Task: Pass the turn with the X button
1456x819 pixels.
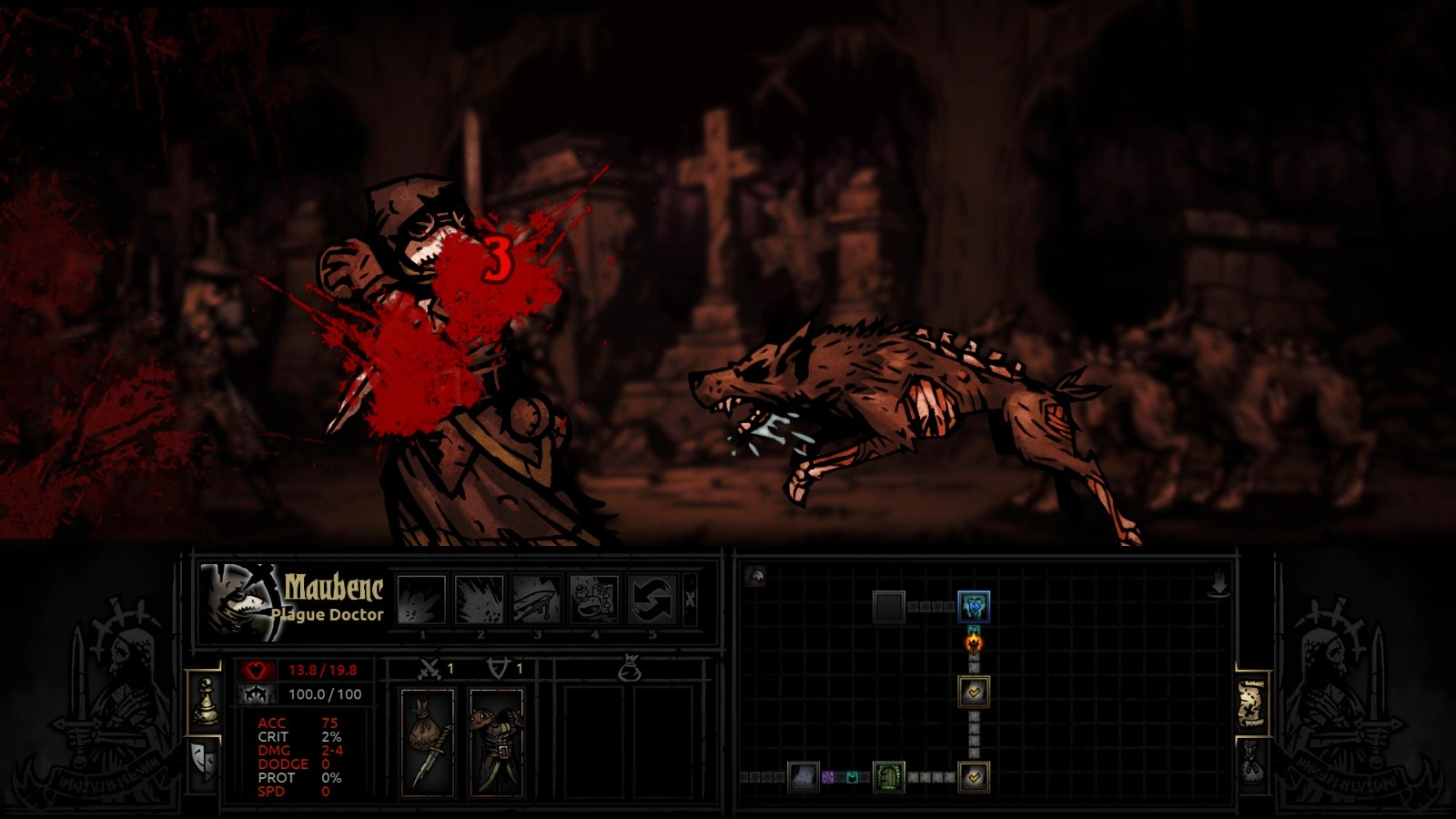Action: (x=690, y=600)
